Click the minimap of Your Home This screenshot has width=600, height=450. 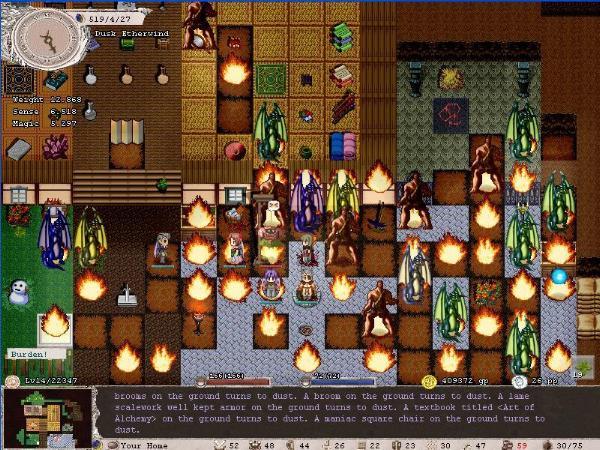click(48, 415)
